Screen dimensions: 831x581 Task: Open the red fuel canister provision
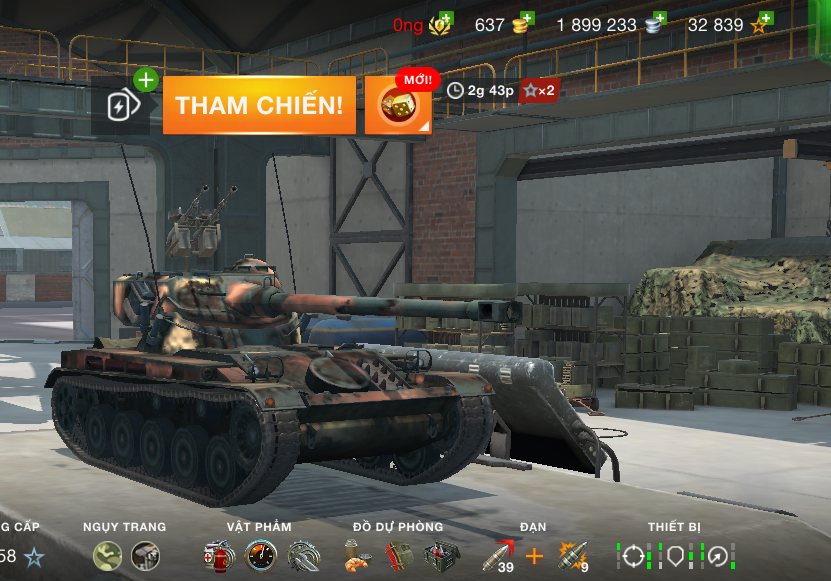point(398,556)
